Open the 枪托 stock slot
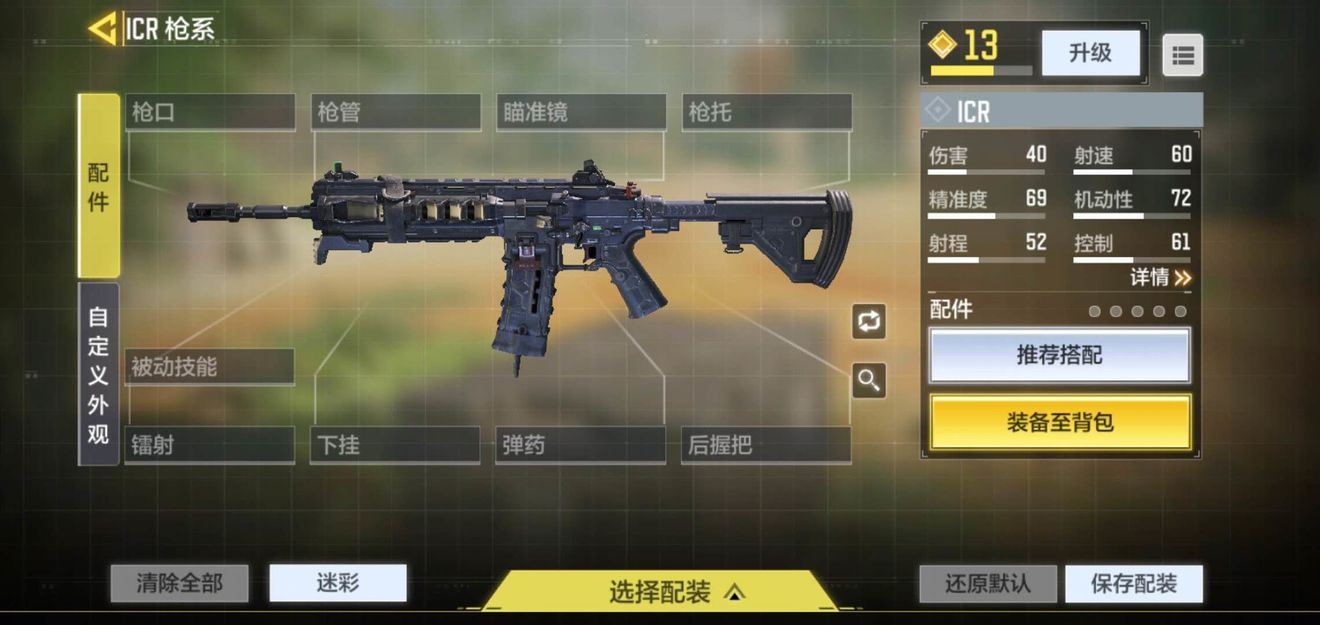 (767, 112)
